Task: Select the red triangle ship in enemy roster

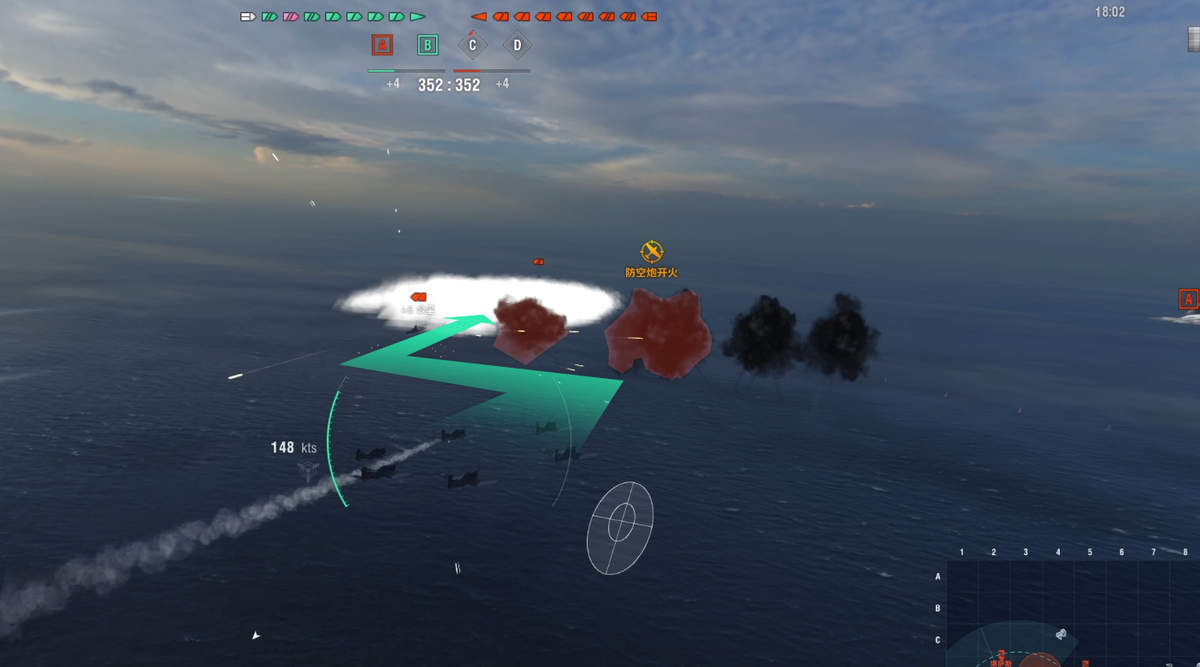Action: pyautogui.click(x=478, y=16)
